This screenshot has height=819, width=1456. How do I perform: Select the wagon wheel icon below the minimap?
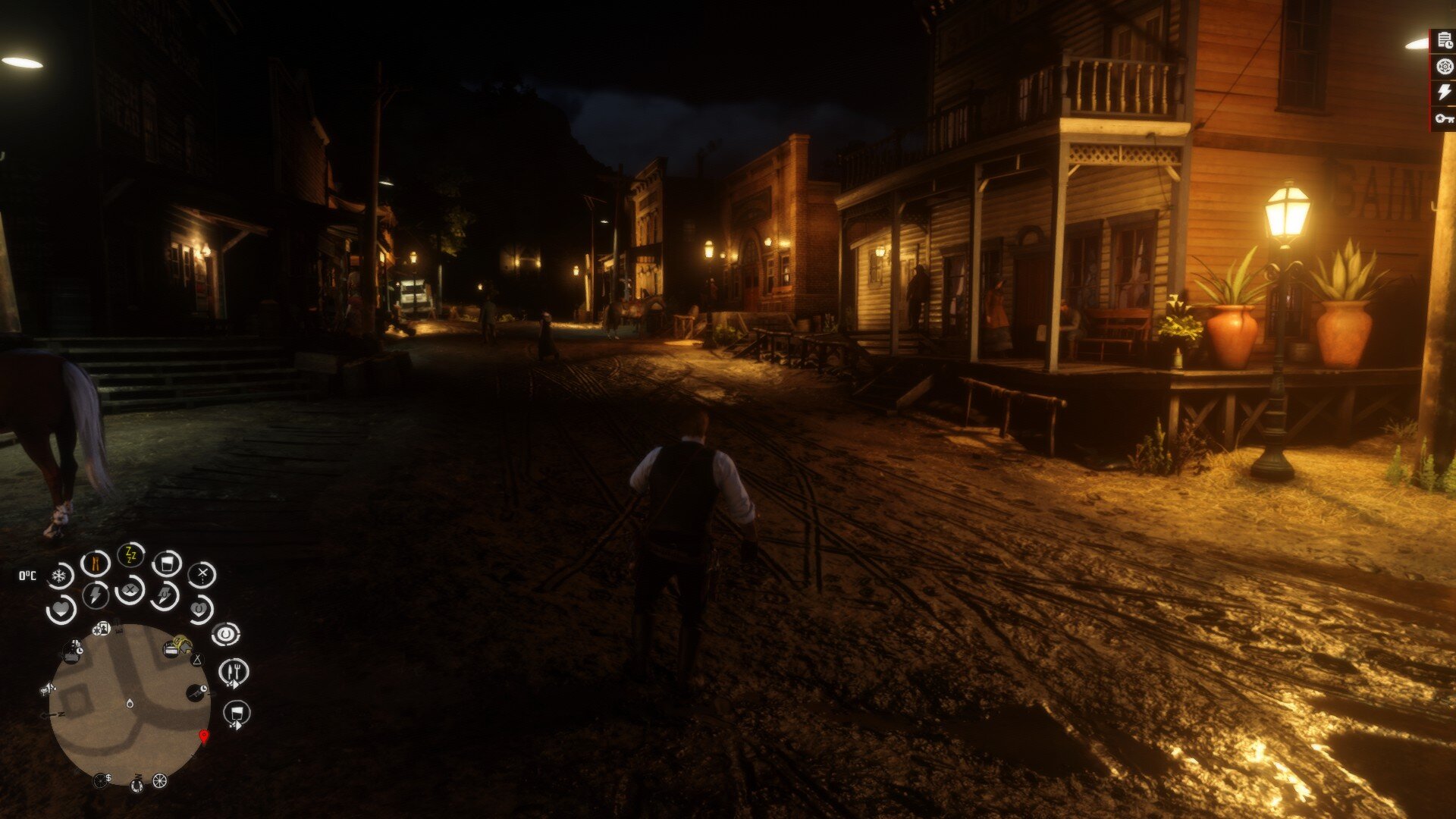click(159, 780)
